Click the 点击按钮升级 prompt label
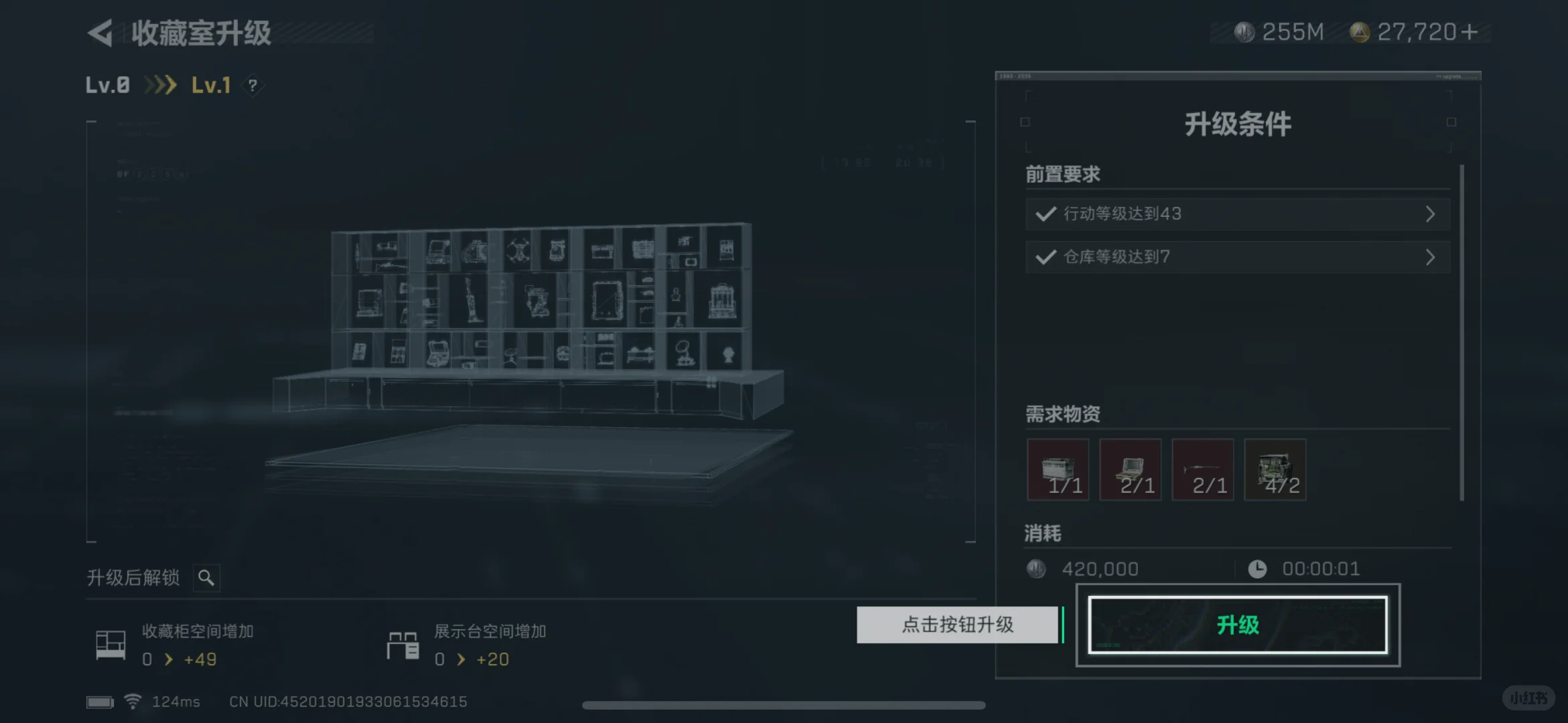The height and width of the screenshot is (723, 1568). point(958,625)
